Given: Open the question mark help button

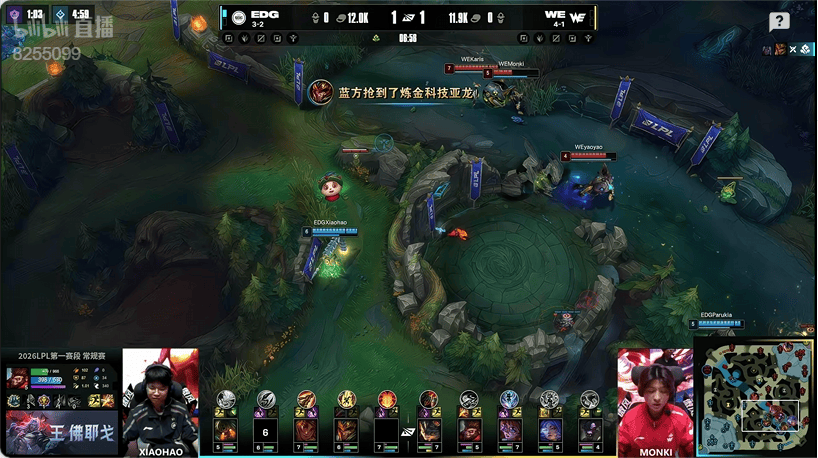Looking at the screenshot, I should point(779,22).
